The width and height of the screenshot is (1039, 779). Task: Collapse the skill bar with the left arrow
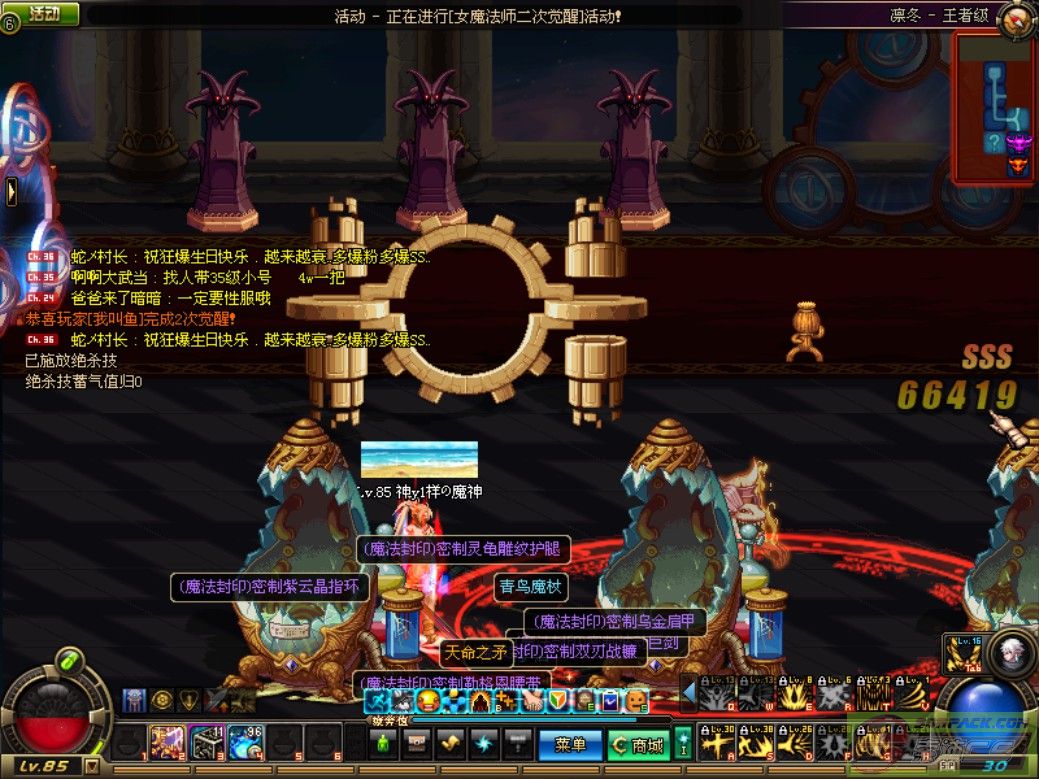click(687, 692)
